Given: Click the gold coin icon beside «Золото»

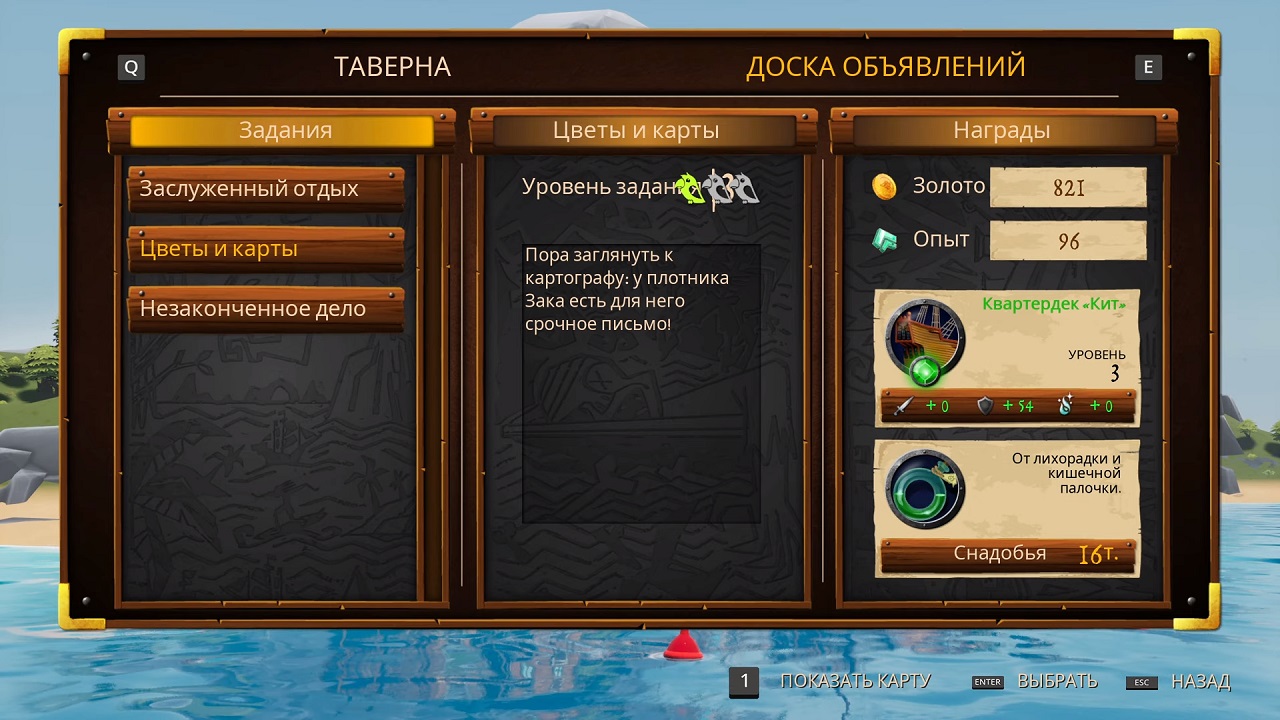Looking at the screenshot, I should click(884, 186).
